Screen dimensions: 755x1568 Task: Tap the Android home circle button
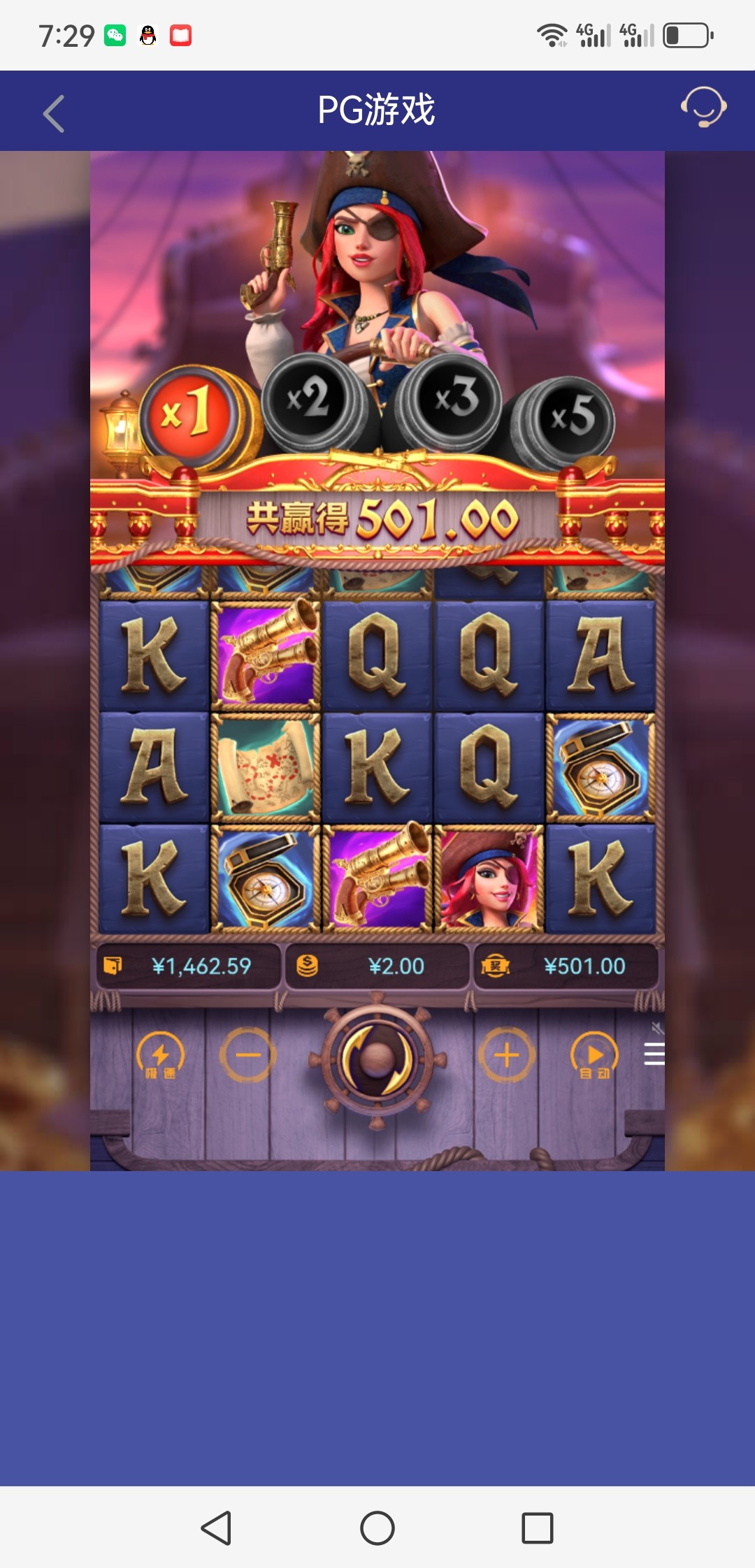tap(377, 1527)
